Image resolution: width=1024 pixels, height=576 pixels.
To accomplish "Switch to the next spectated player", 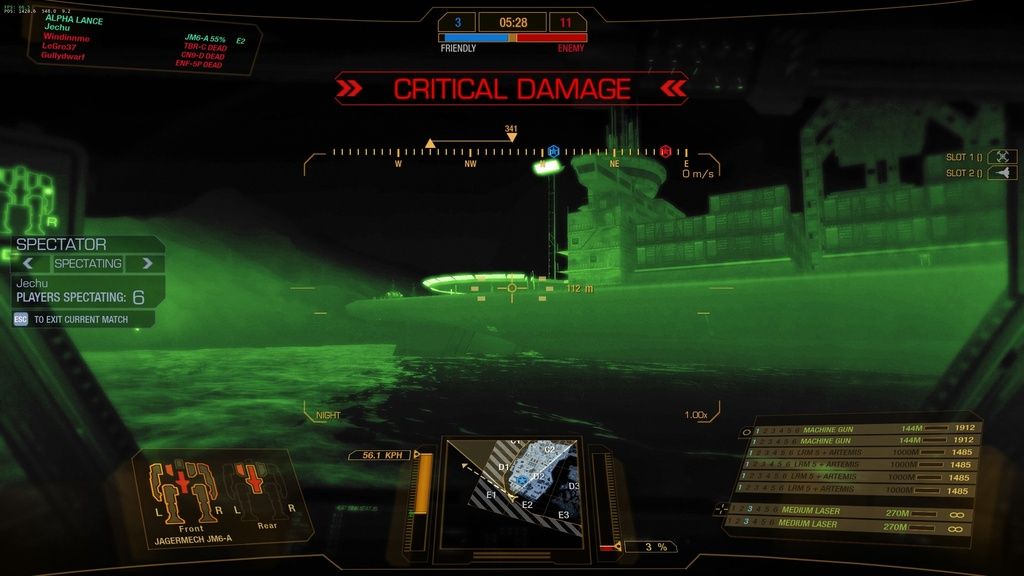I will (x=147, y=264).
